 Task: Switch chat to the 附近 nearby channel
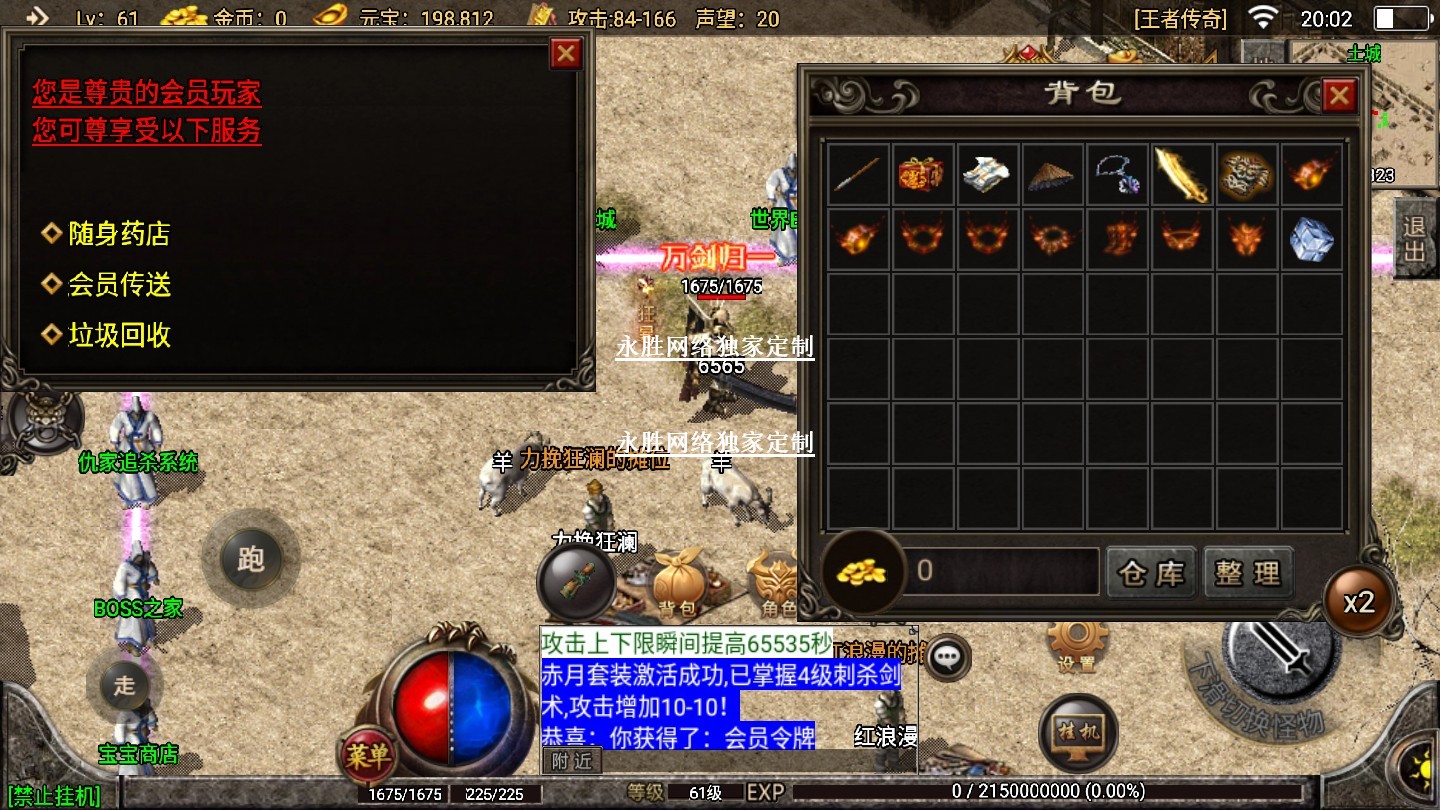coord(572,761)
